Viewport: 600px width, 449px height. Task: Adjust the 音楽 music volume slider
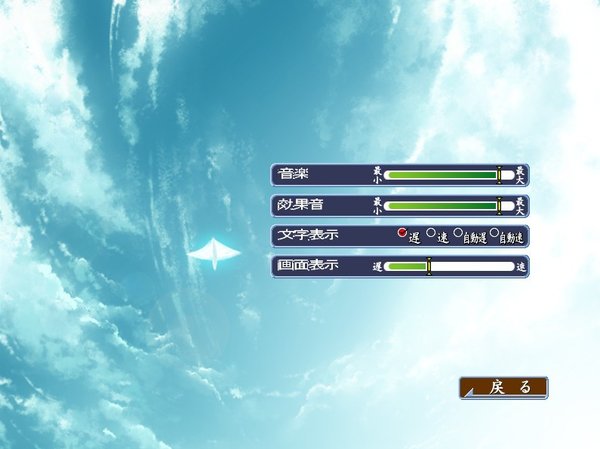tap(498, 175)
